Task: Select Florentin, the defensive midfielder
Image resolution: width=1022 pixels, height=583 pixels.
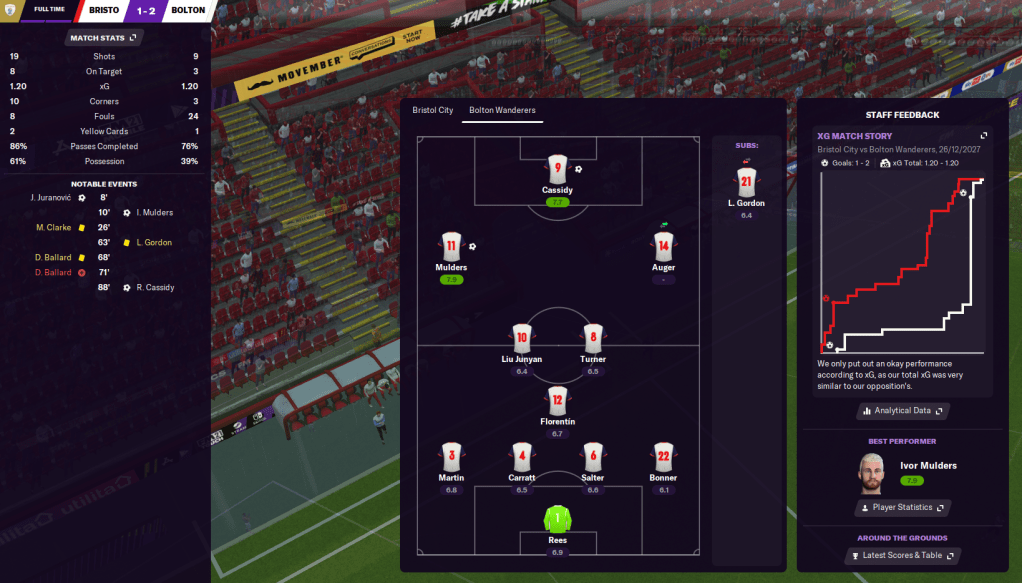Action: (557, 401)
